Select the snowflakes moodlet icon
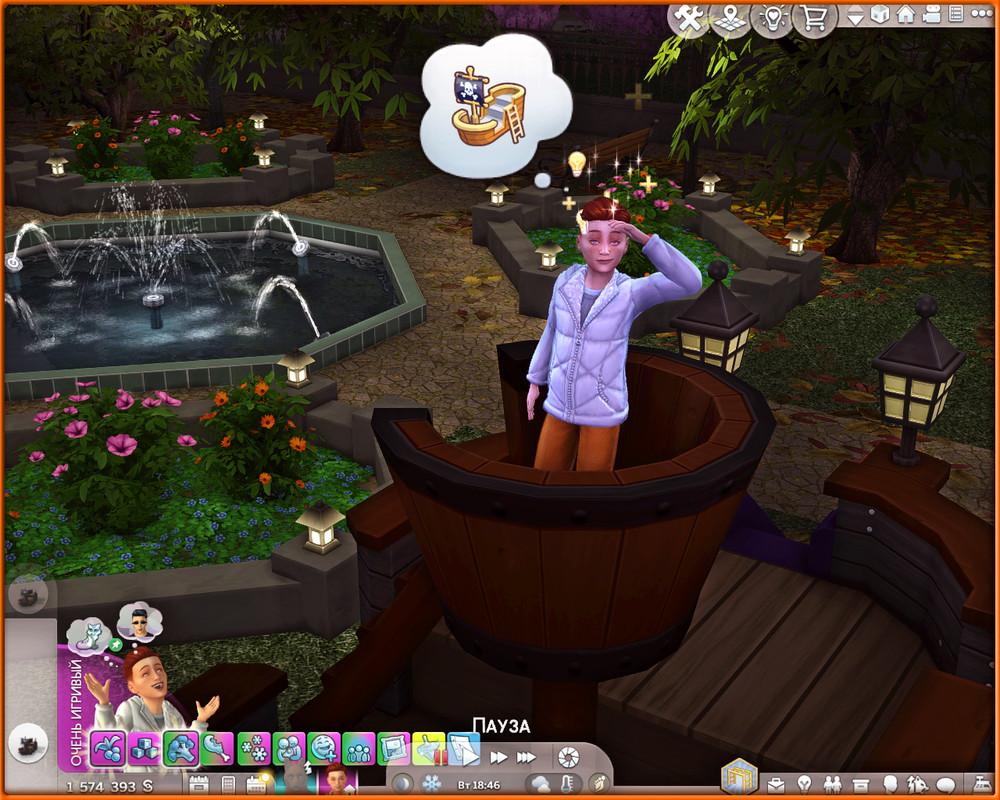This screenshot has height=800, width=1000. tap(255, 748)
